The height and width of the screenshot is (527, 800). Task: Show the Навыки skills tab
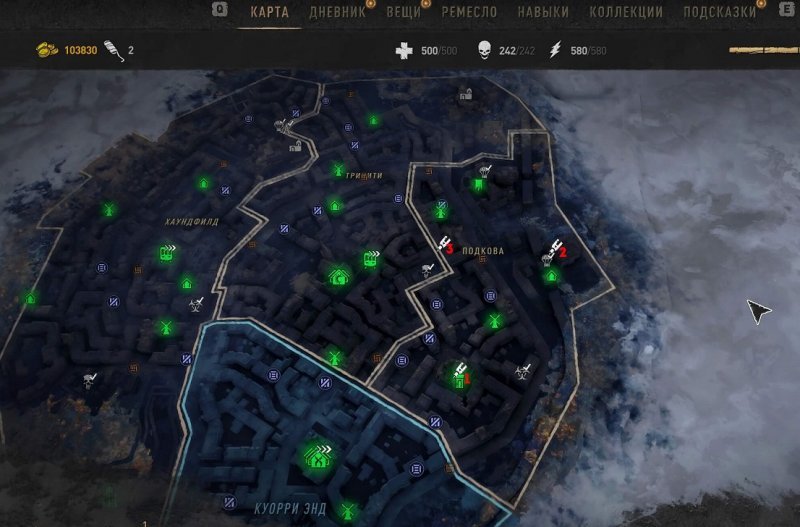pos(544,13)
